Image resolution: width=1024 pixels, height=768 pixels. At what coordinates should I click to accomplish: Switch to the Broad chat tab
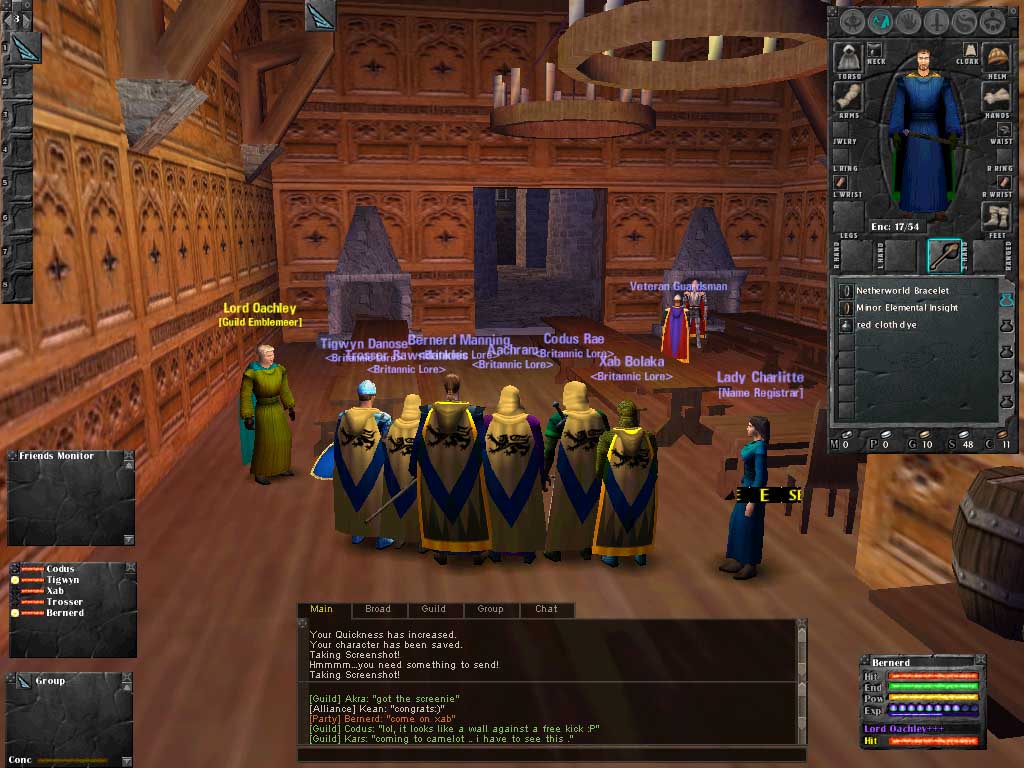(x=378, y=609)
